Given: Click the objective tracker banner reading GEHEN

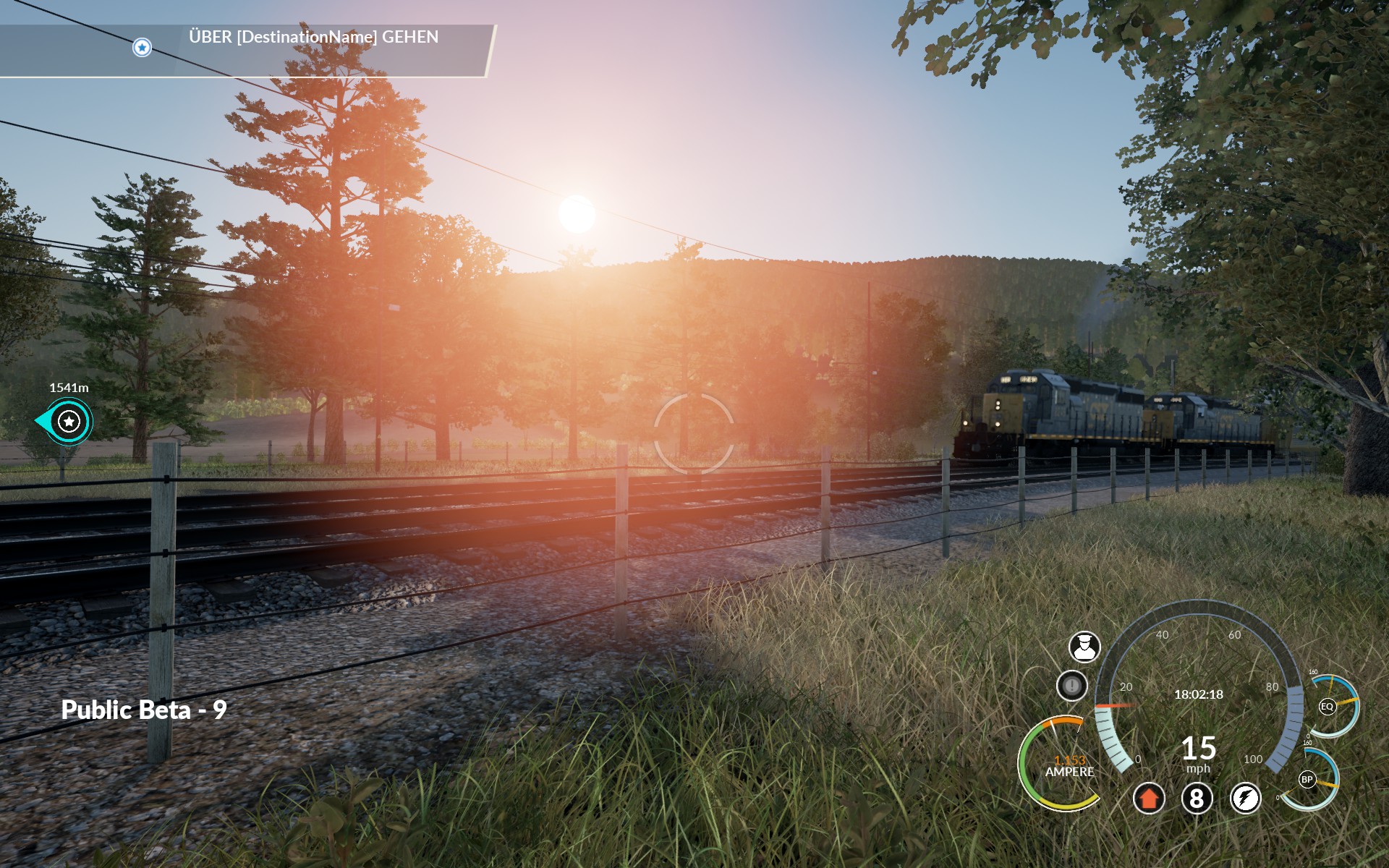Looking at the screenshot, I should point(313,38).
